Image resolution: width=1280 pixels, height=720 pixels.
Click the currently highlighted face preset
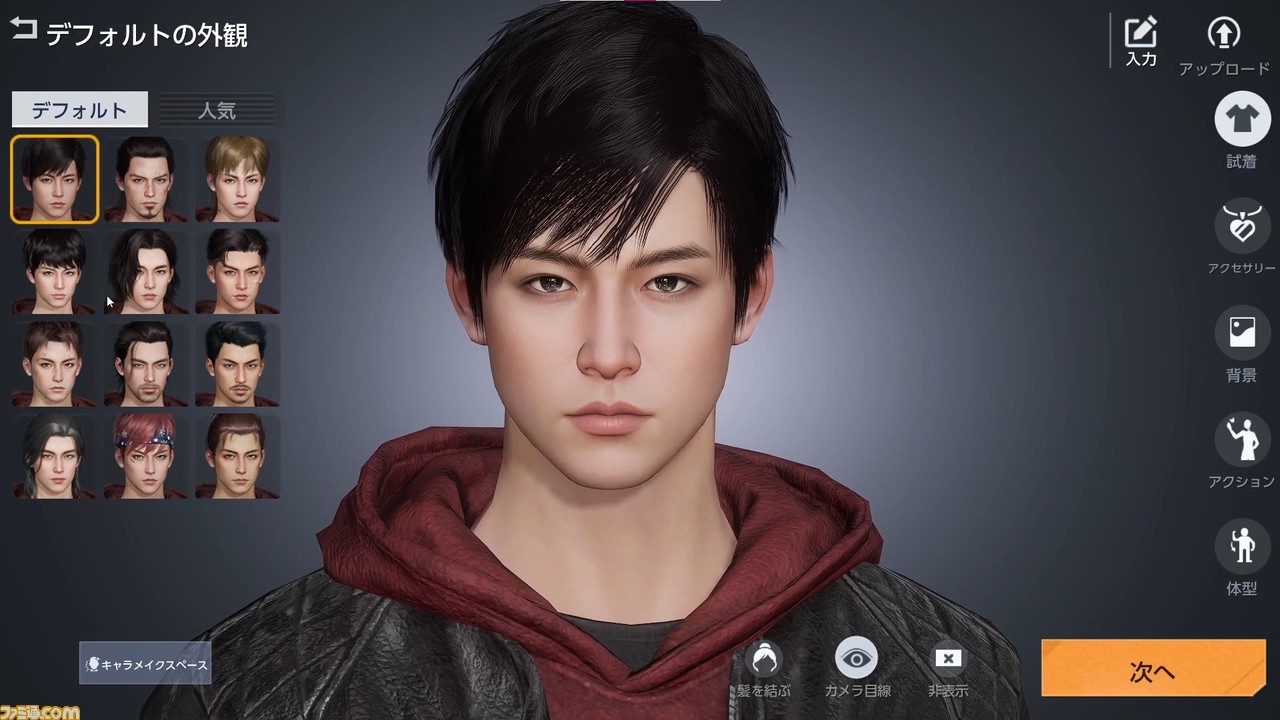click(x=53, y=180)
